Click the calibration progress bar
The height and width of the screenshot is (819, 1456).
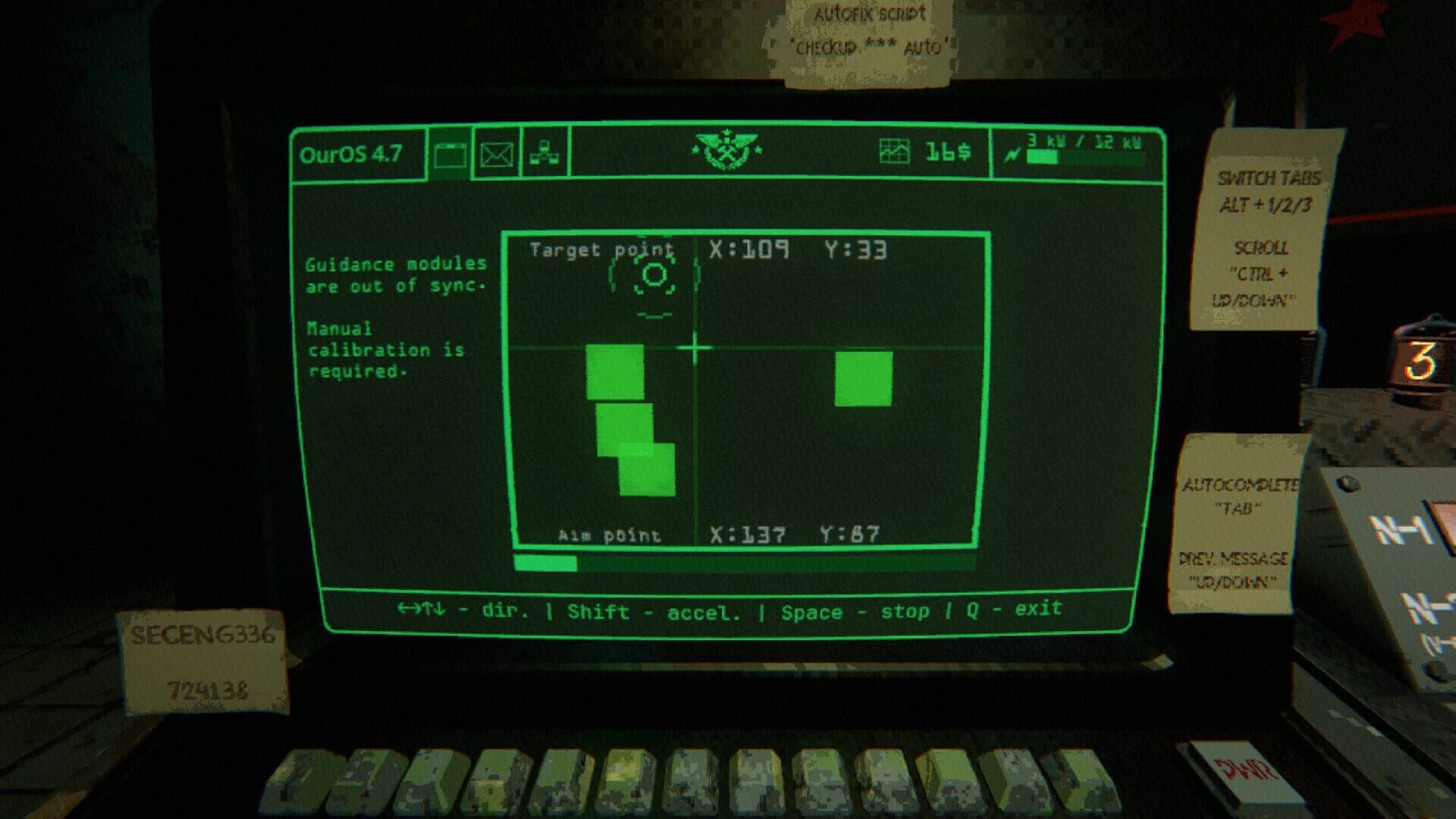click(x=743, y=564)
